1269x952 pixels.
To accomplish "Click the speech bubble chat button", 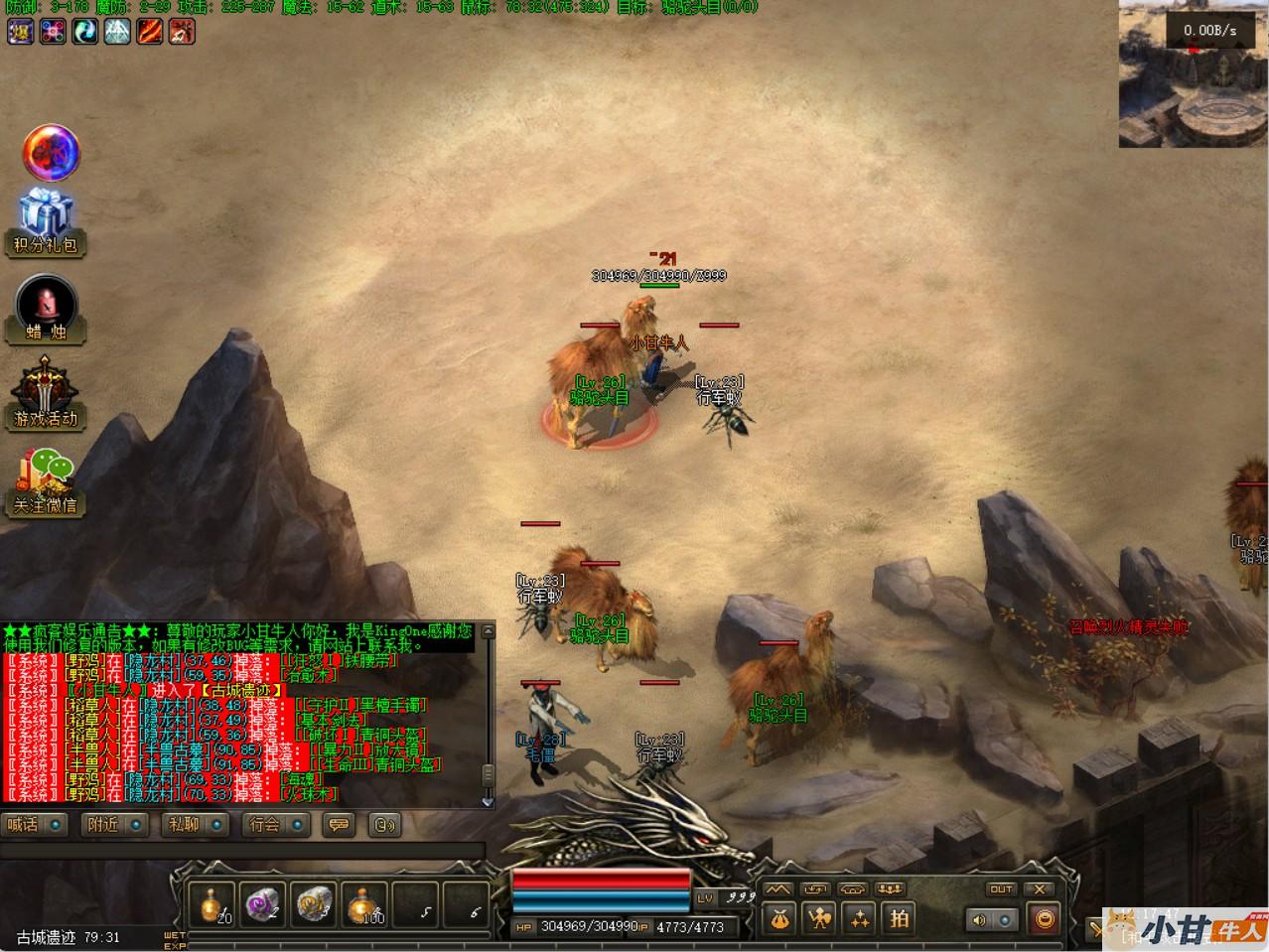I will point(340,824).
